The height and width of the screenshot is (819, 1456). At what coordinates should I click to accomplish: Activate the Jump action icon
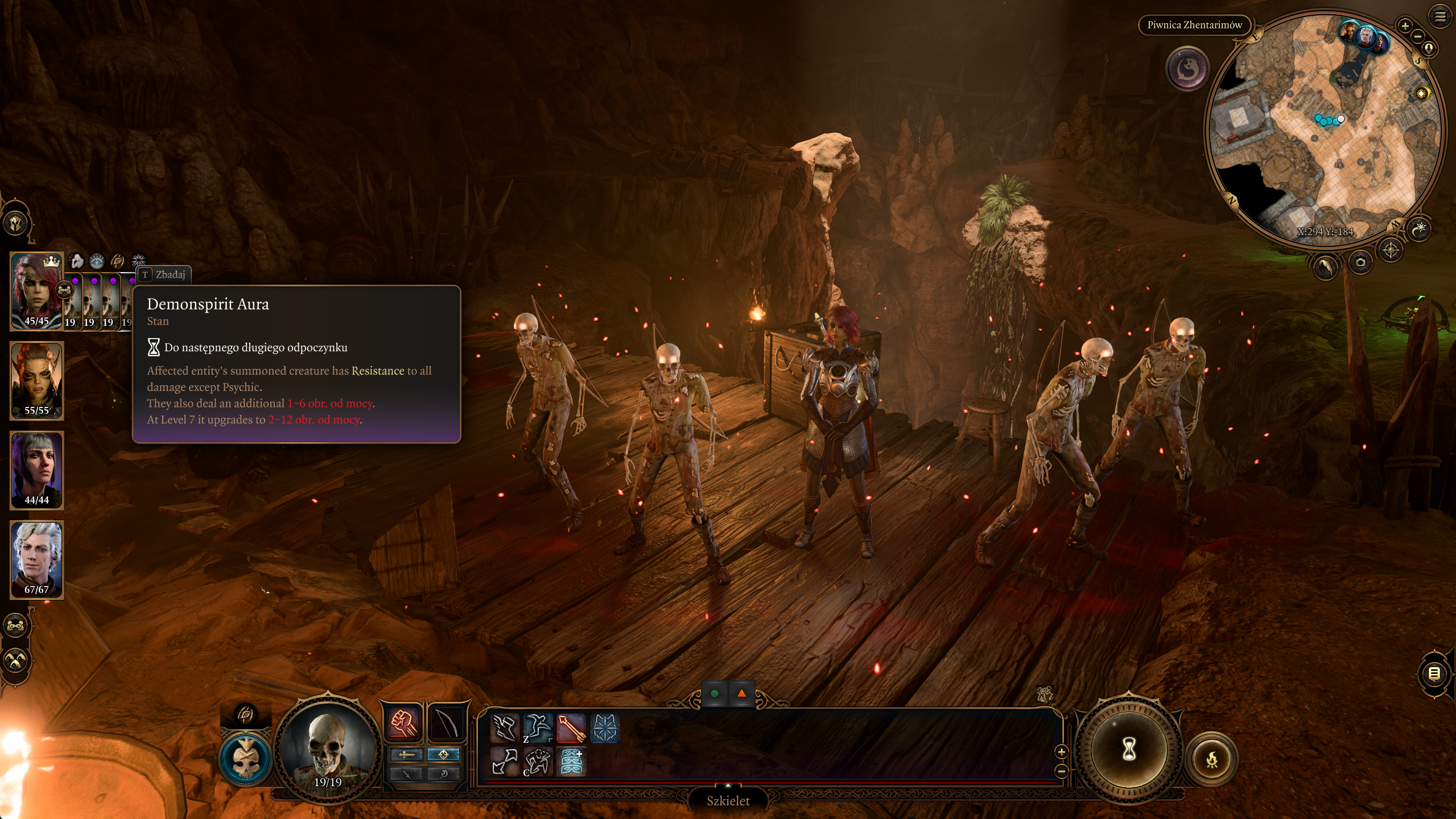pyautogui.click(x=537, y=728)
